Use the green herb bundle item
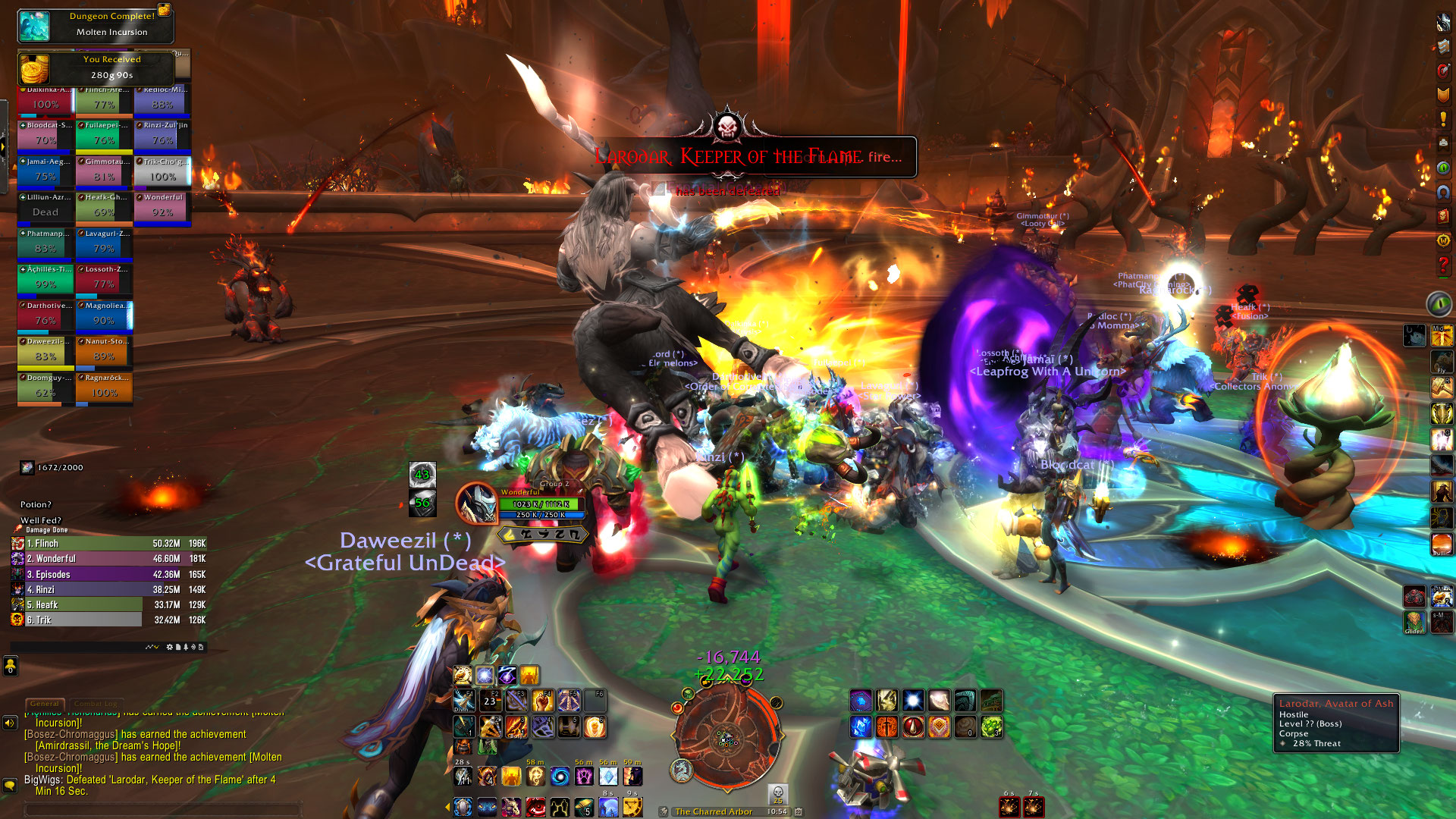 (x=991, y=727)
